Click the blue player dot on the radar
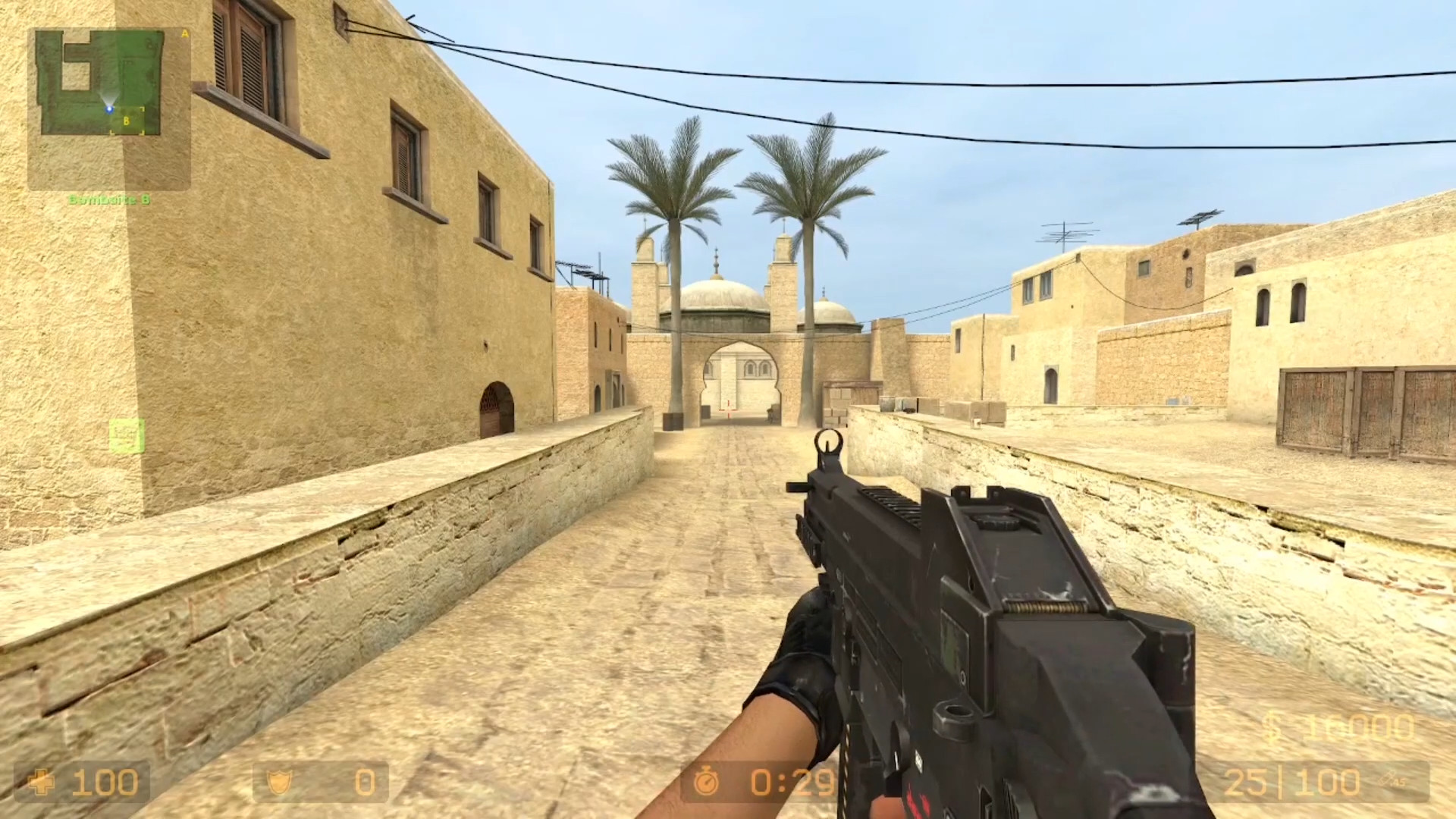 coord(109,109)
